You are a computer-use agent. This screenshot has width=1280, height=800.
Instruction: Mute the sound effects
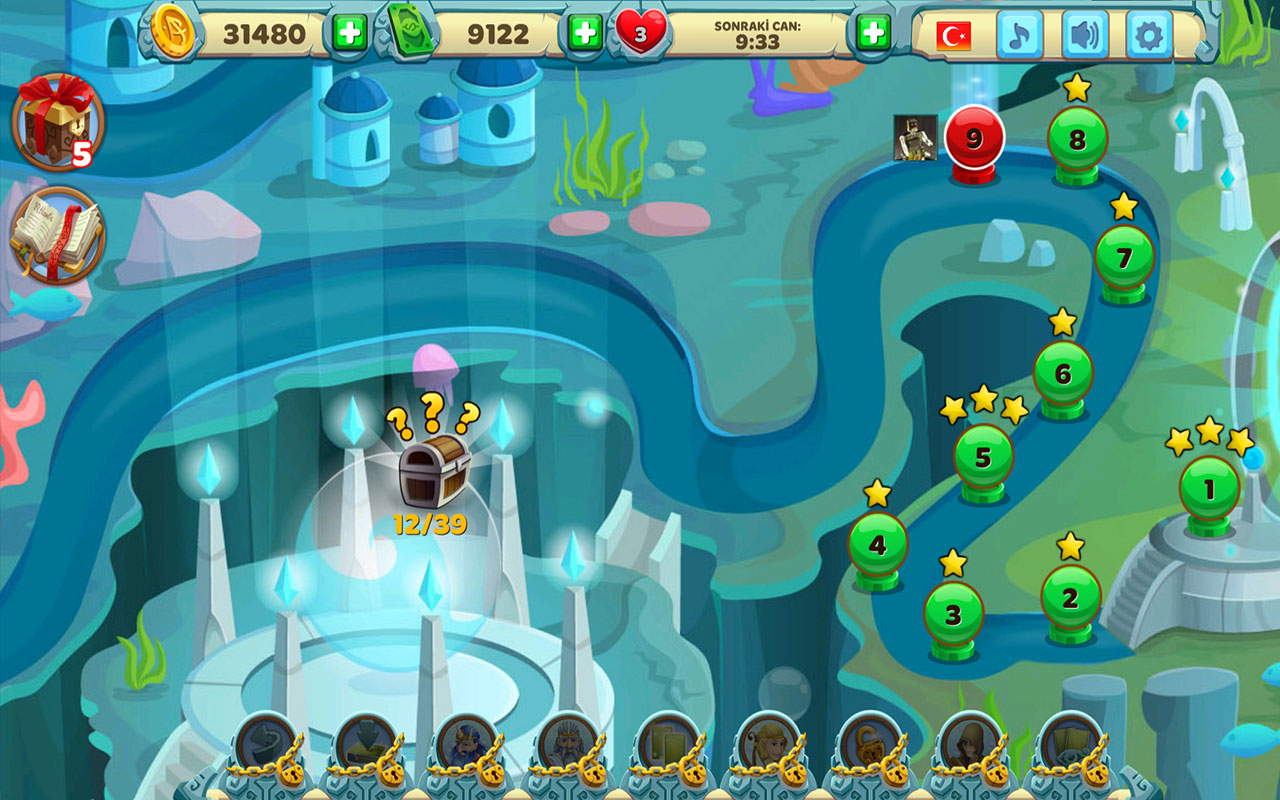click(1084, 33)
